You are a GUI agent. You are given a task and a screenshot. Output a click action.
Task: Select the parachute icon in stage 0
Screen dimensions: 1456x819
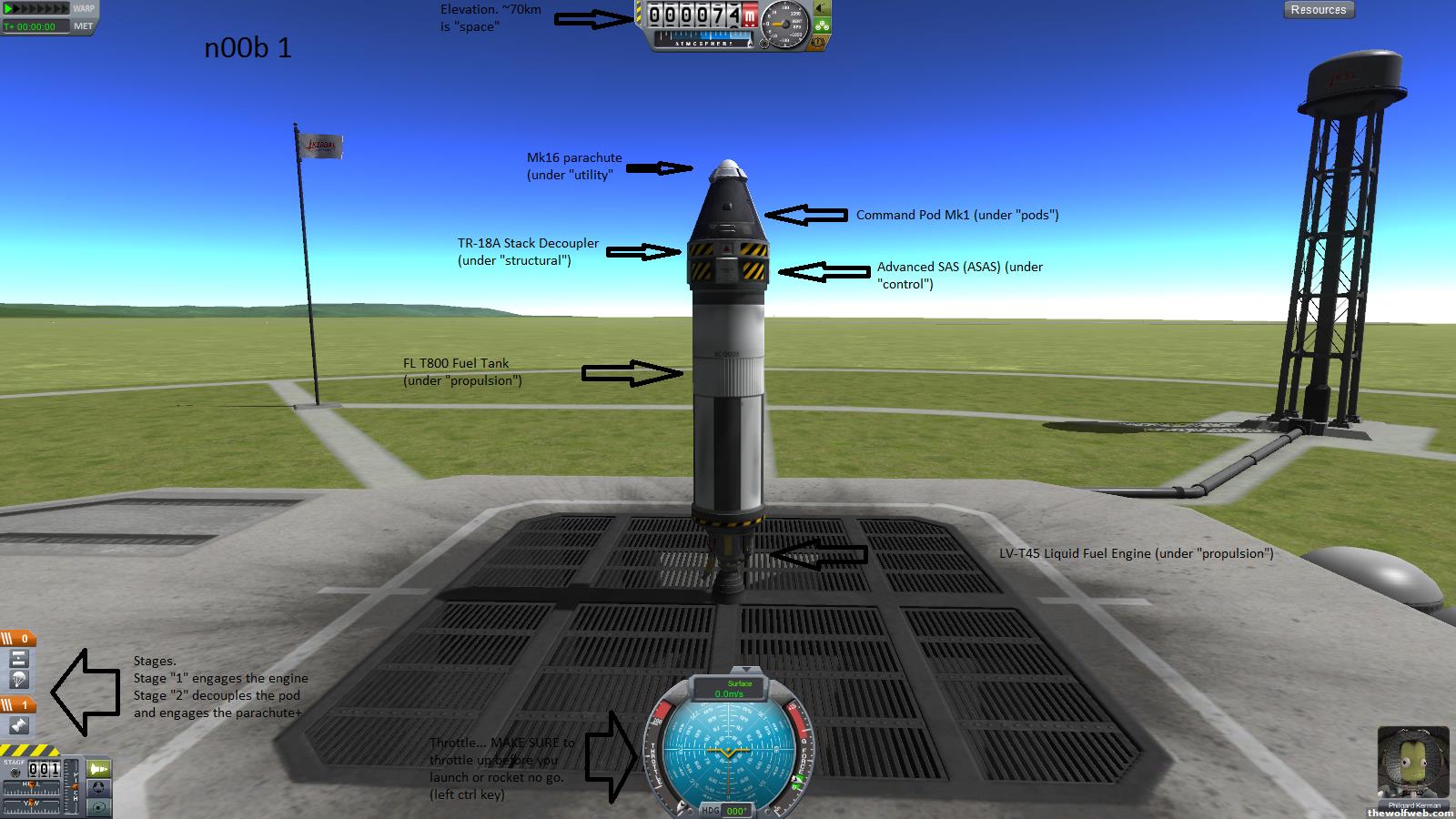[19, 681]
